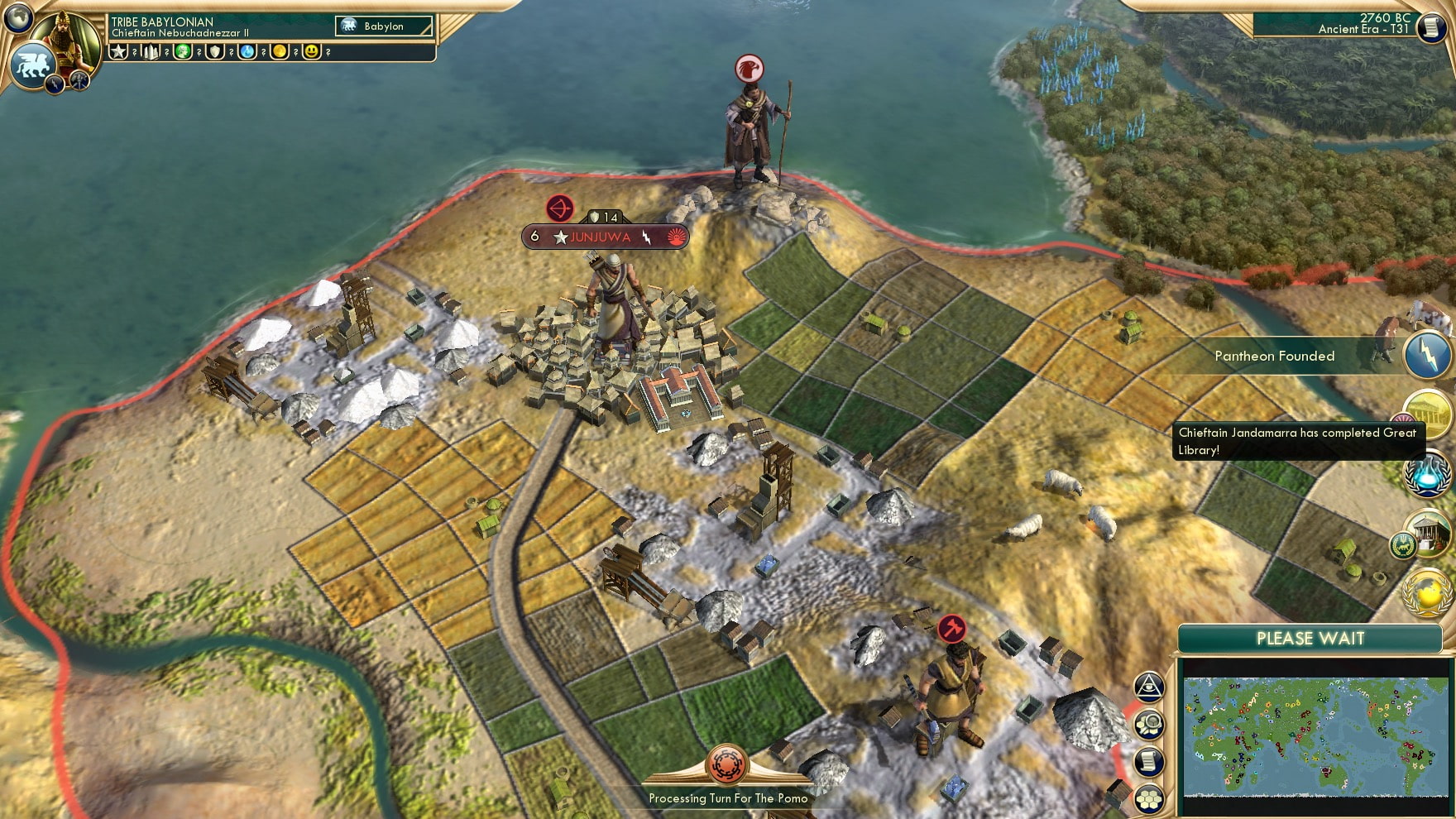This screenshot has height=819, width=1456.
Task: Toggle map resource icons with the magnifier button
Action: tap(1149, 723)
